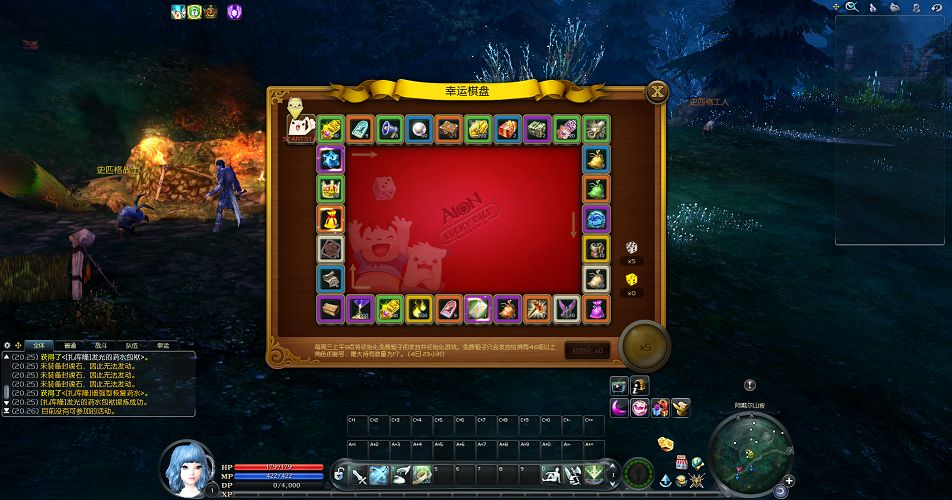Switch to the 战斗 chat tab
Viewport: 952px width, 500px height.
(x=100, y=345)
